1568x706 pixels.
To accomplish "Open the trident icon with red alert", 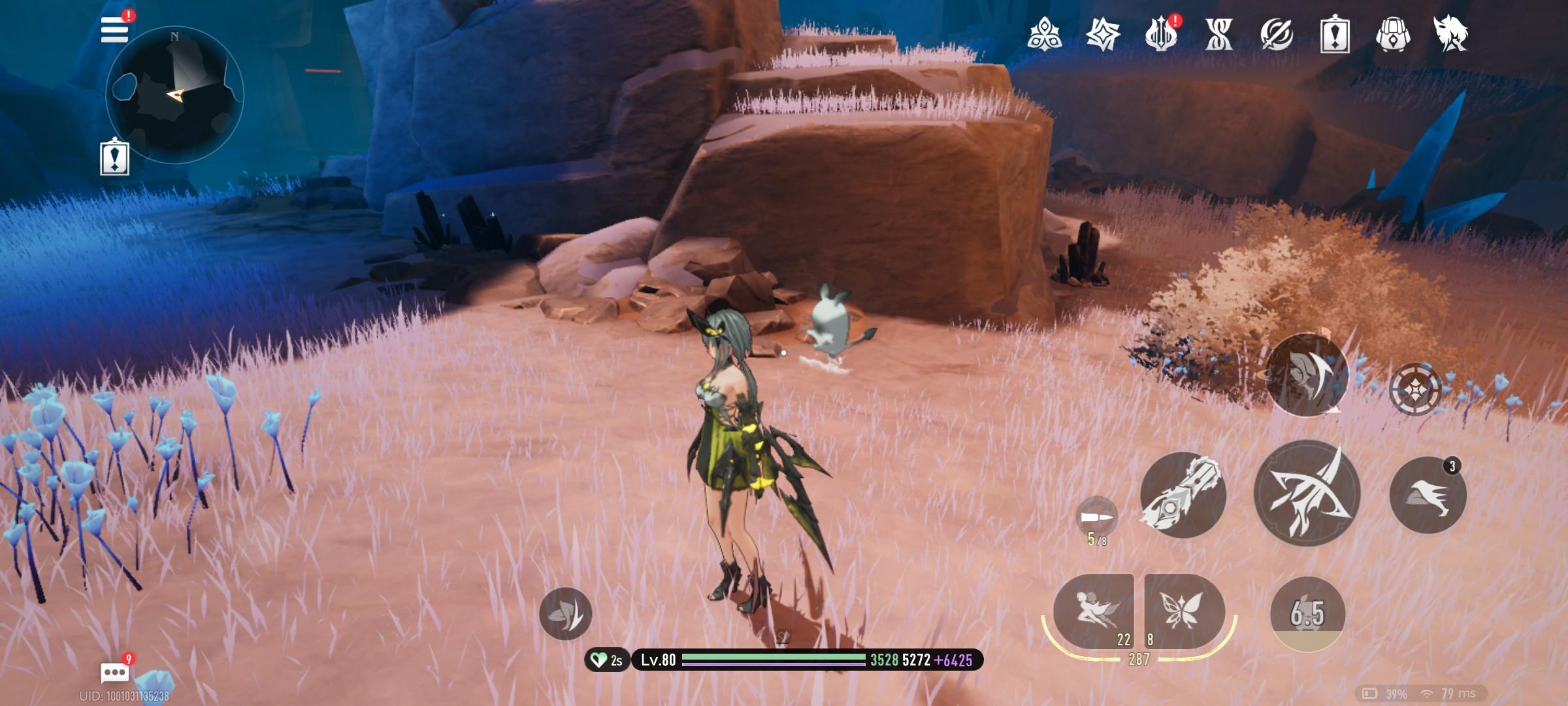I will pos(1161,34).
